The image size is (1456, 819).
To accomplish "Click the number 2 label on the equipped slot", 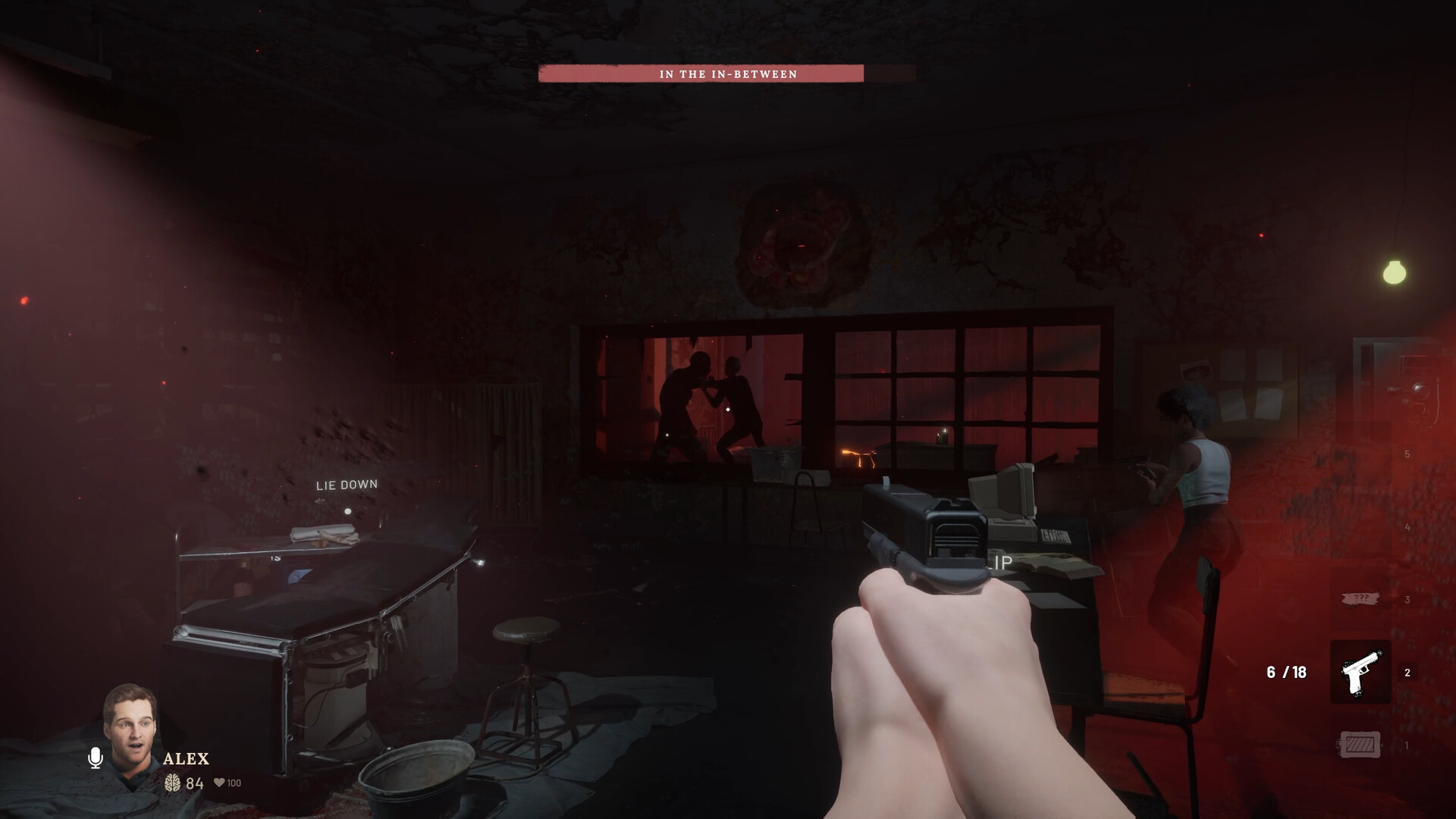I will pyautogui.click(x=1407, y=672).
